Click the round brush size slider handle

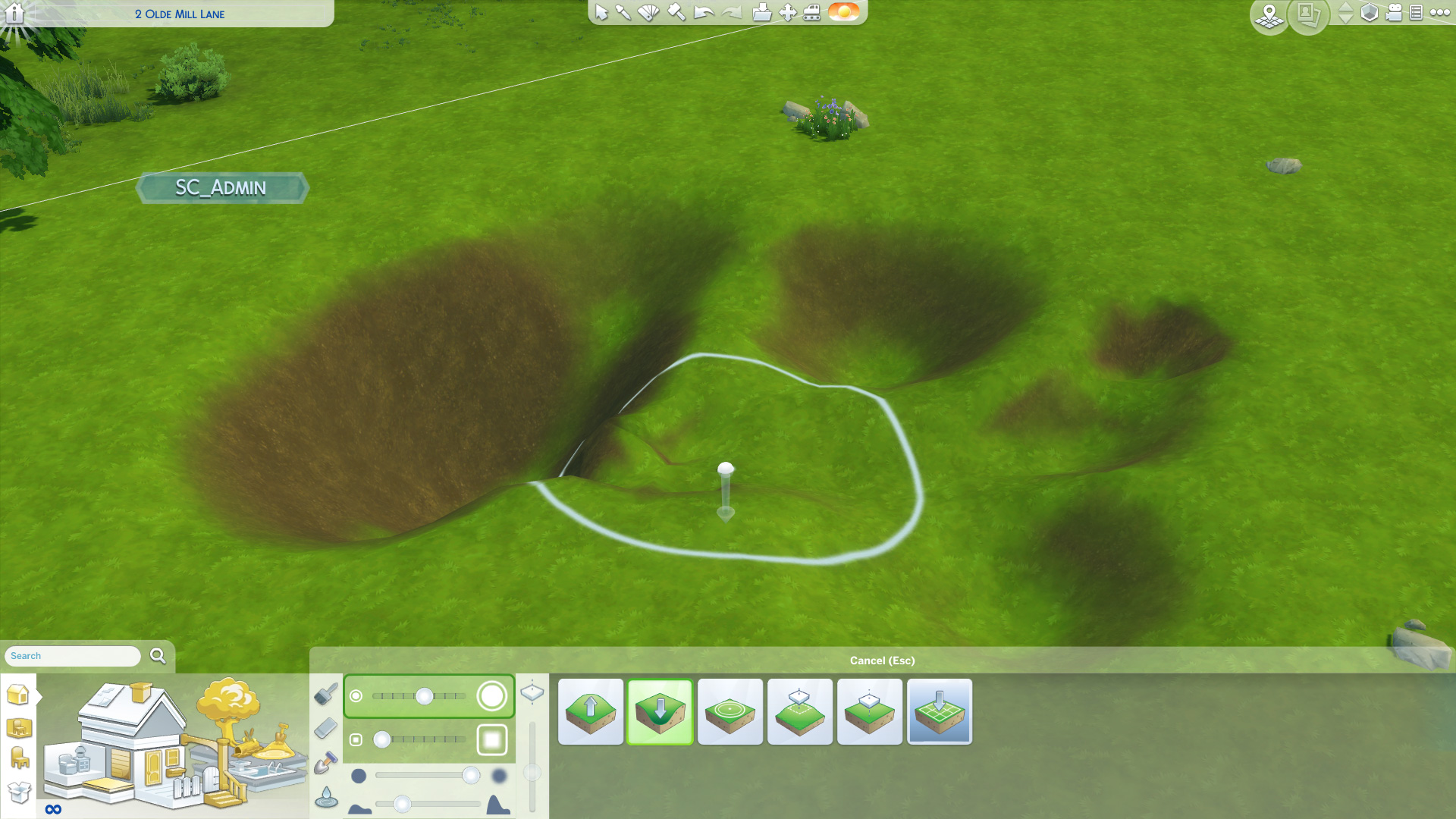pyautogui.click(x=424, y=696)
